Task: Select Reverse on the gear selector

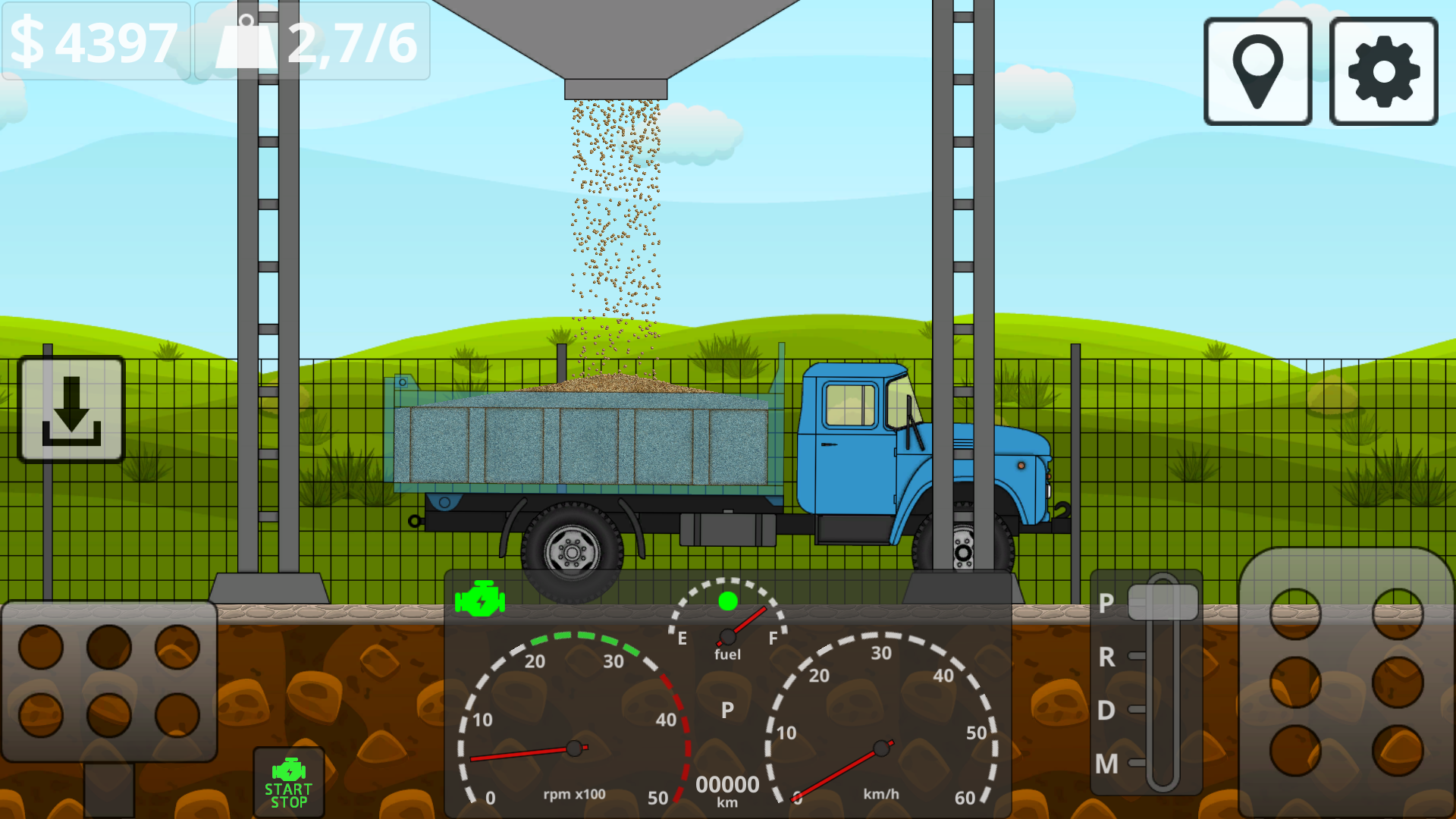Action: [1106, 657]
